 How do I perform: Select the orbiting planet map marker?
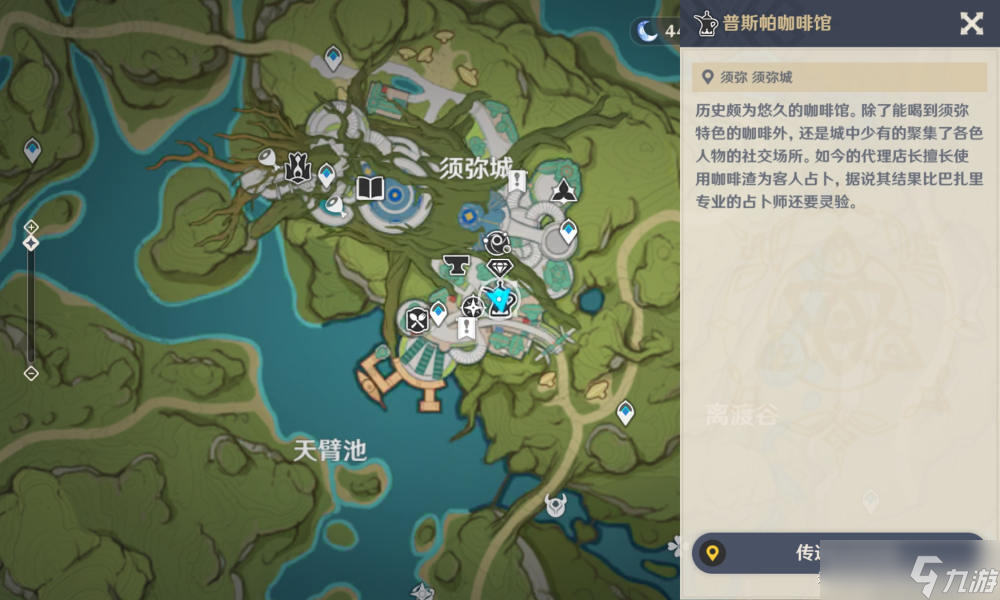496,241
